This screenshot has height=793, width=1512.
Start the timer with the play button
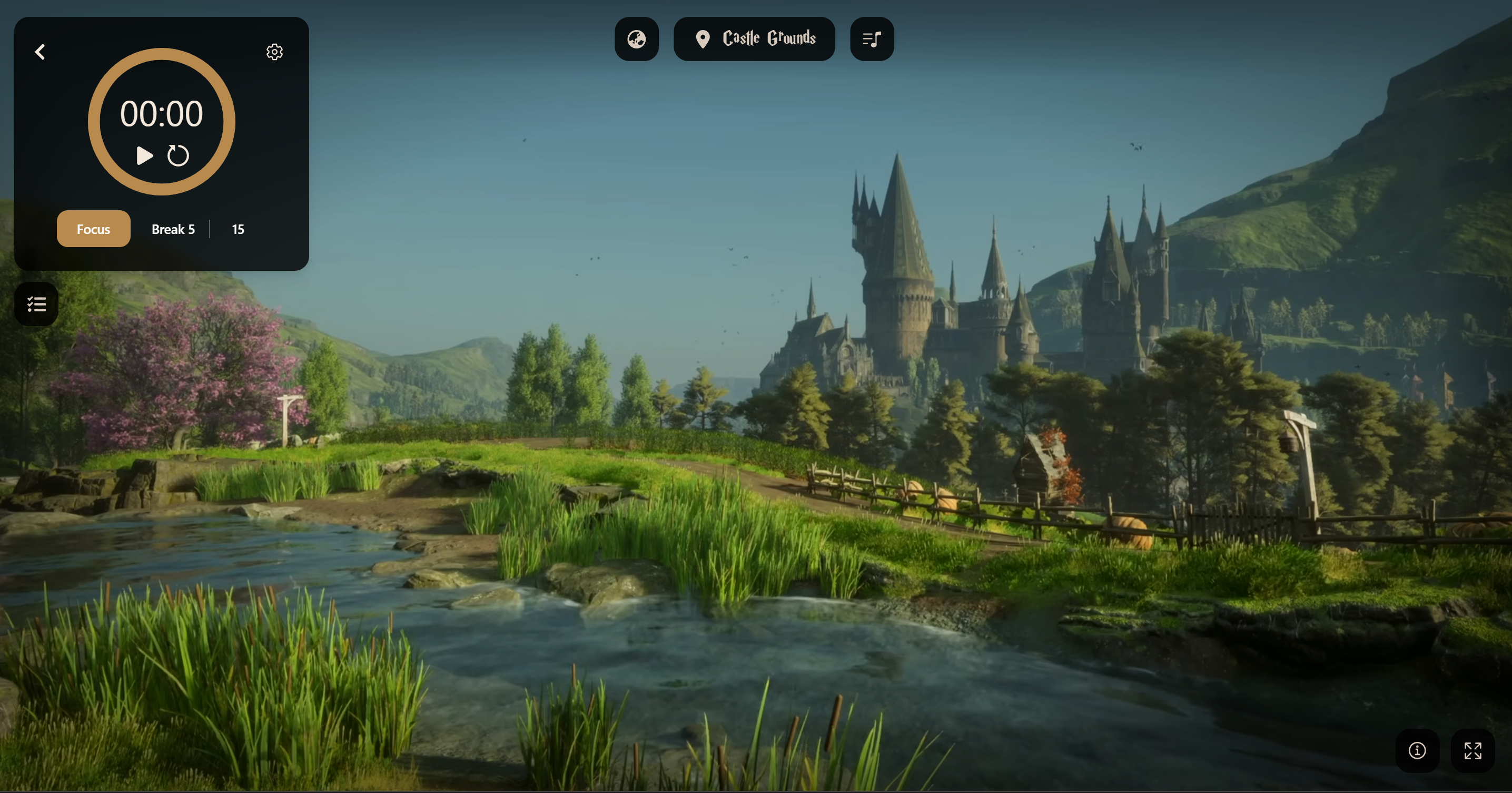pyautogui.click(x=144, y=155)
